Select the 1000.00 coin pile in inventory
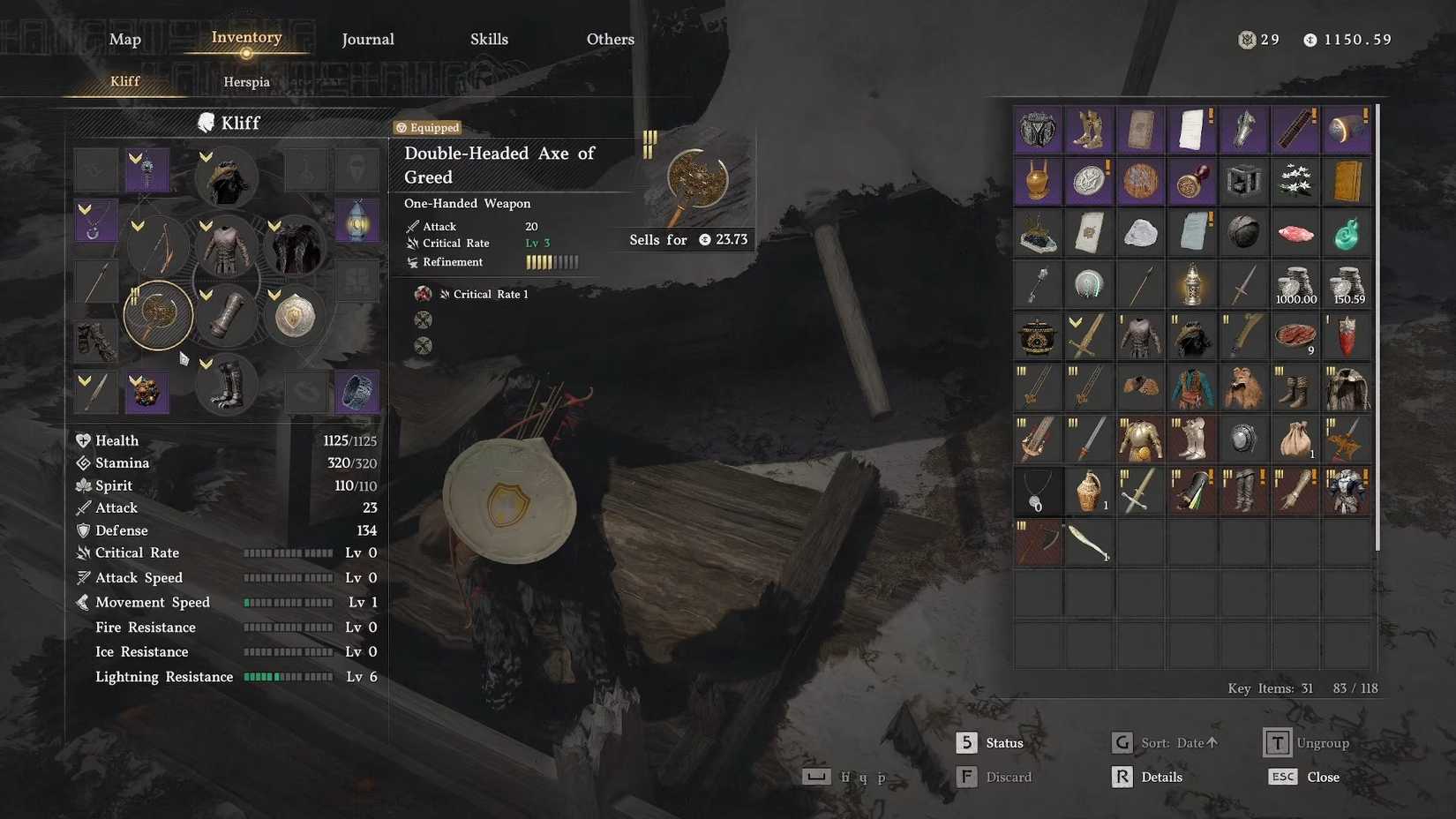The width and height of the screenshot is (1456, 819). tap(1294, 284)
